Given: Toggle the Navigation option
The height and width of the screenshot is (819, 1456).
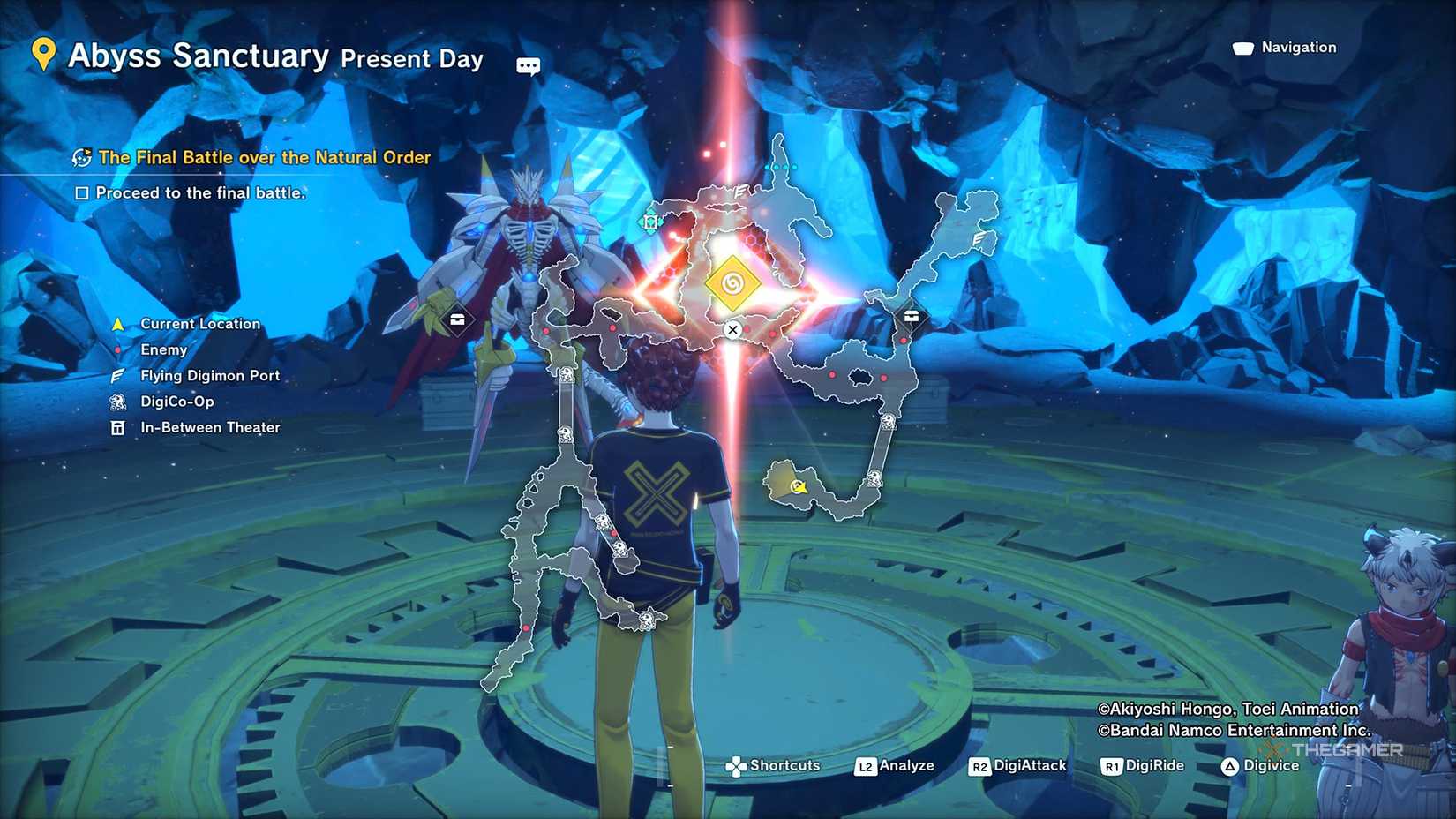Looking at the screenshot, I should [1285, 48].
